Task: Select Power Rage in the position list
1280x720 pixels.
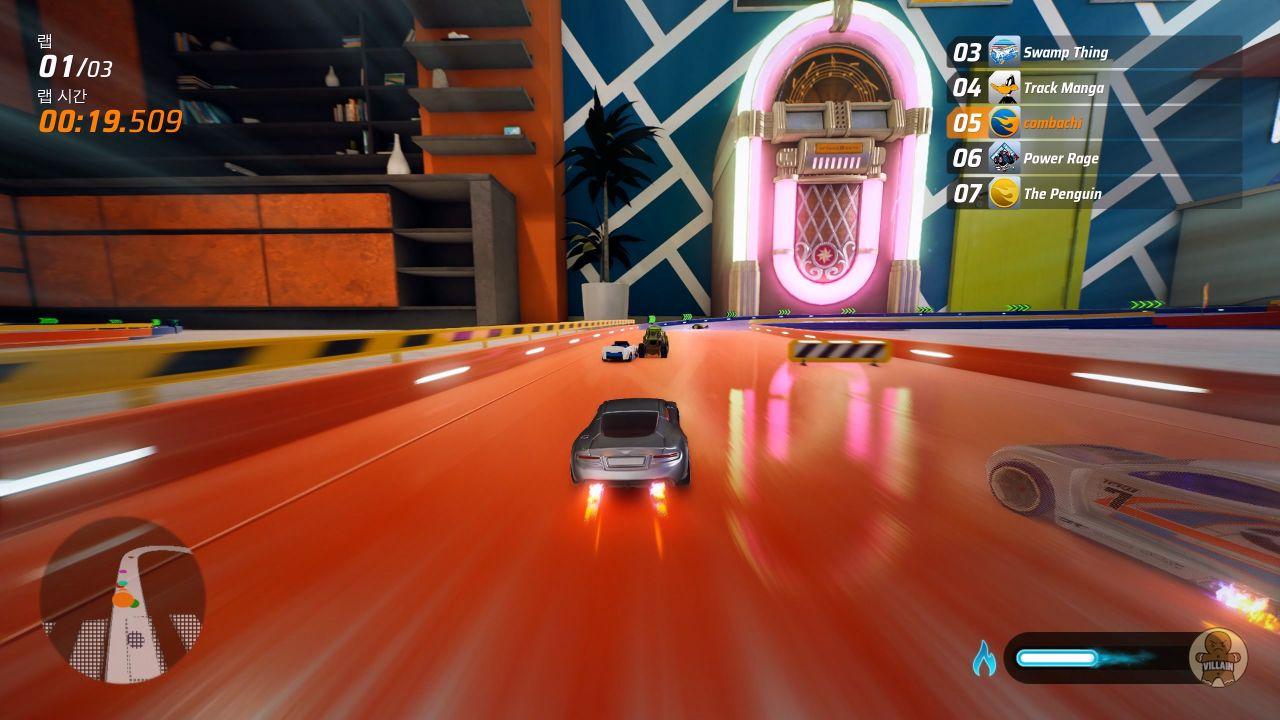Action: [1094, 158]
